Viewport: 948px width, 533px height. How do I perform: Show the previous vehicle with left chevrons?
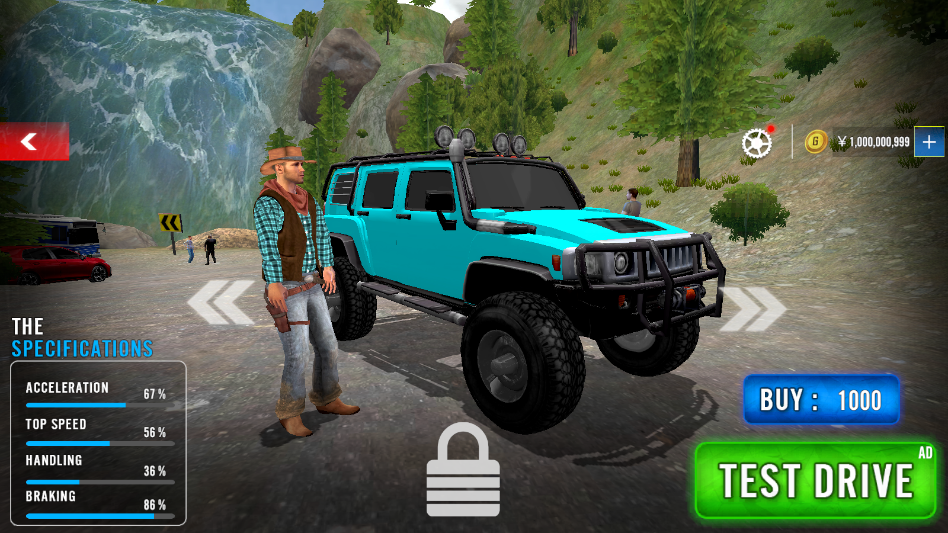point(221,304)
